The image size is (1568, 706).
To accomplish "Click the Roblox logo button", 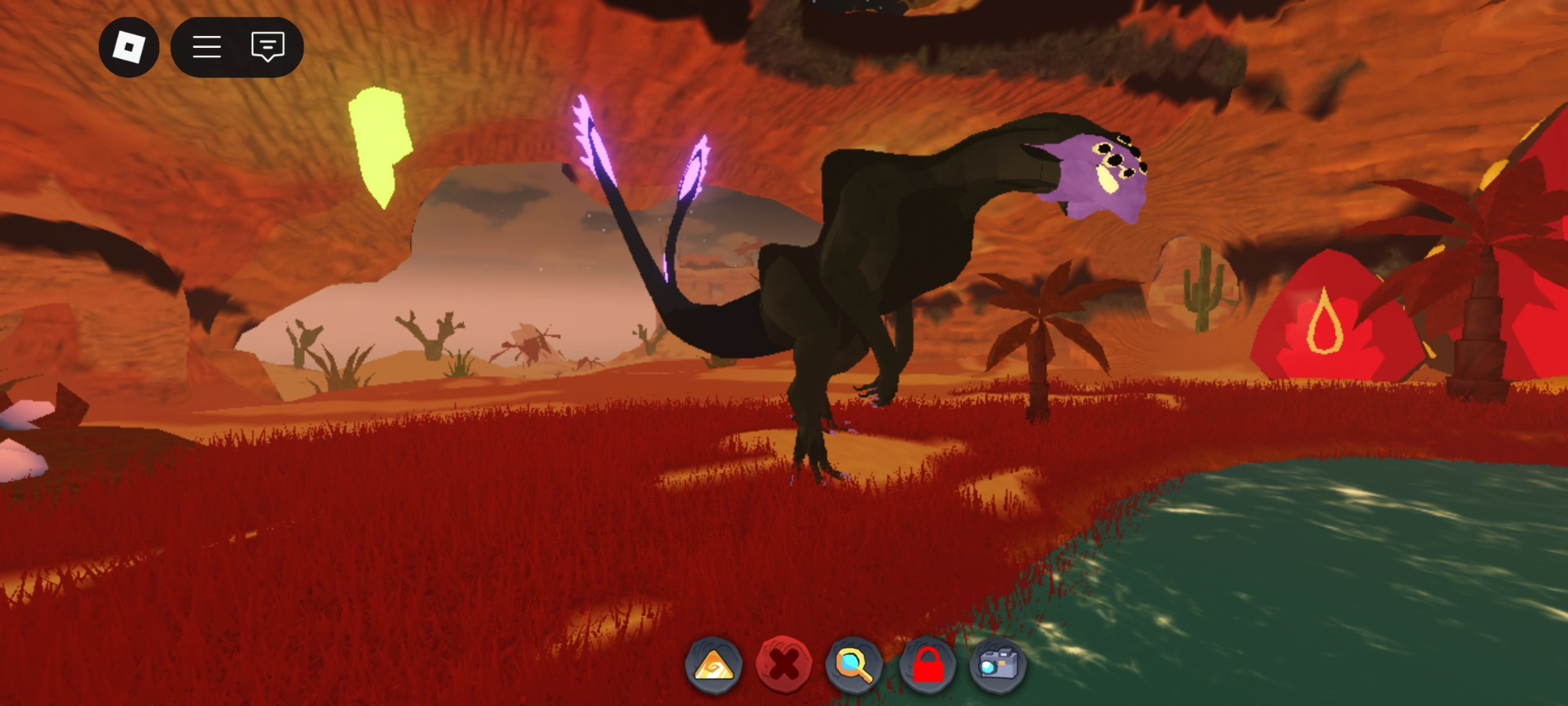I will [x=128, y=47].
